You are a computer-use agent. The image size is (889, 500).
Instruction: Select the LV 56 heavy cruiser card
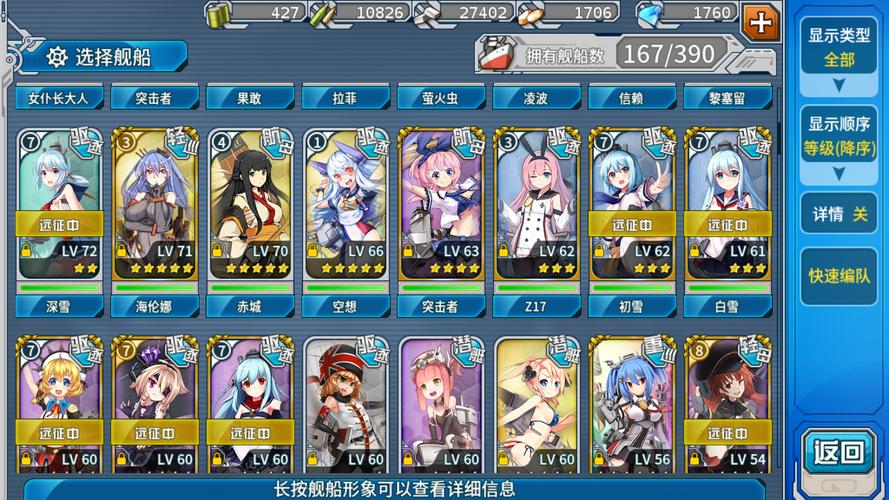pyautogui.click(x=631, y=405)
